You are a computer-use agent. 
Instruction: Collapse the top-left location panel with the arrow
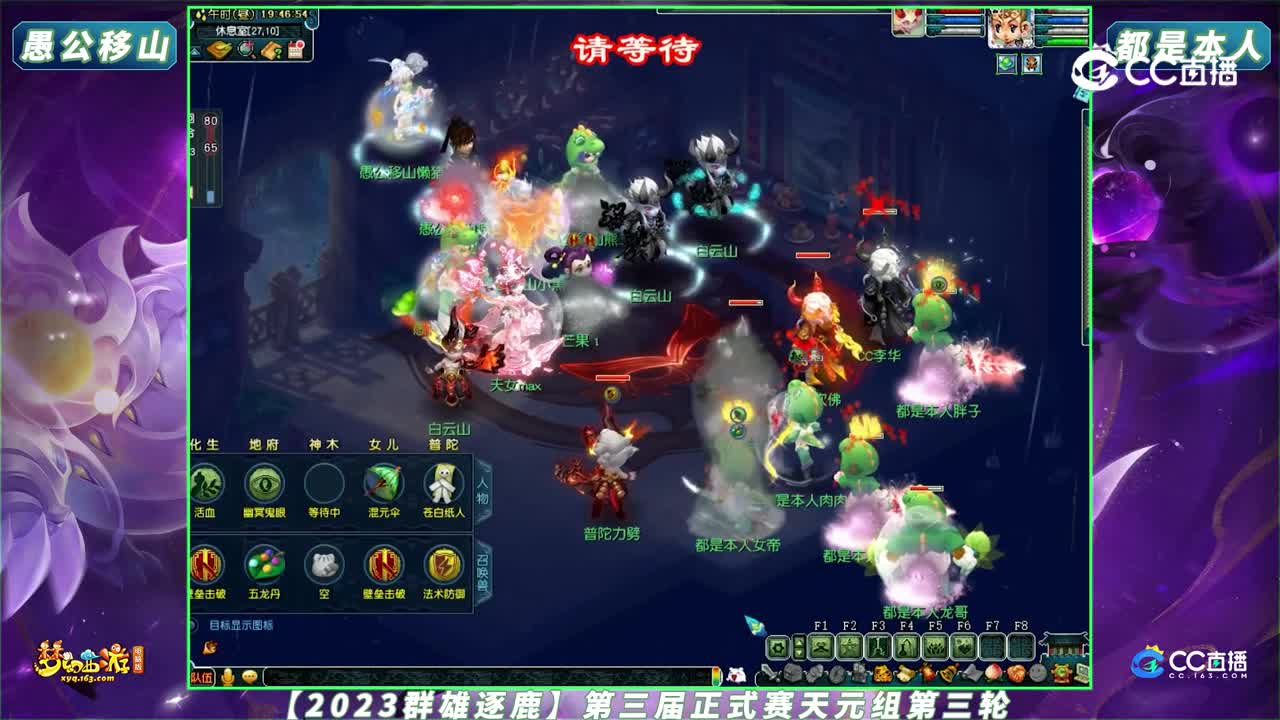[x=194, y=50]
